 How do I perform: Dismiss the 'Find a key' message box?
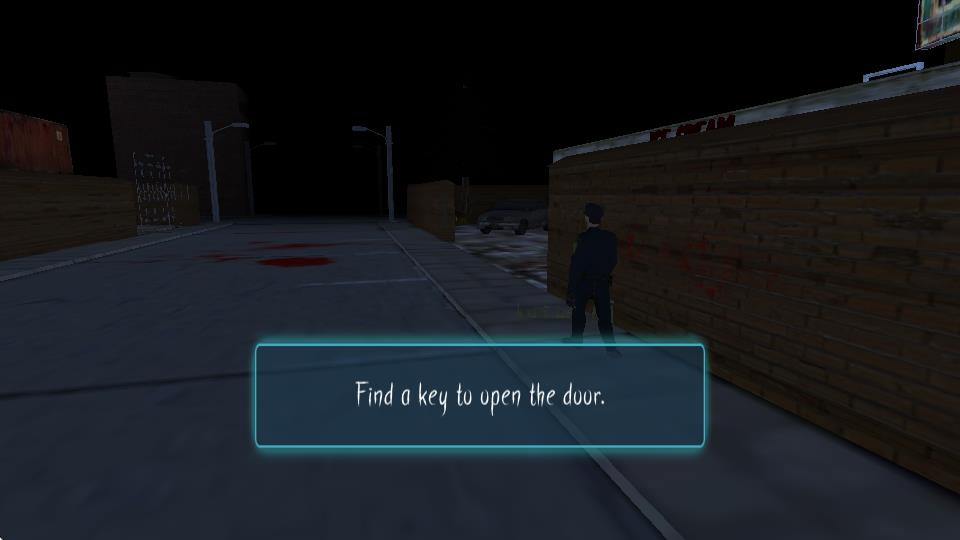(x=480, y=395)
